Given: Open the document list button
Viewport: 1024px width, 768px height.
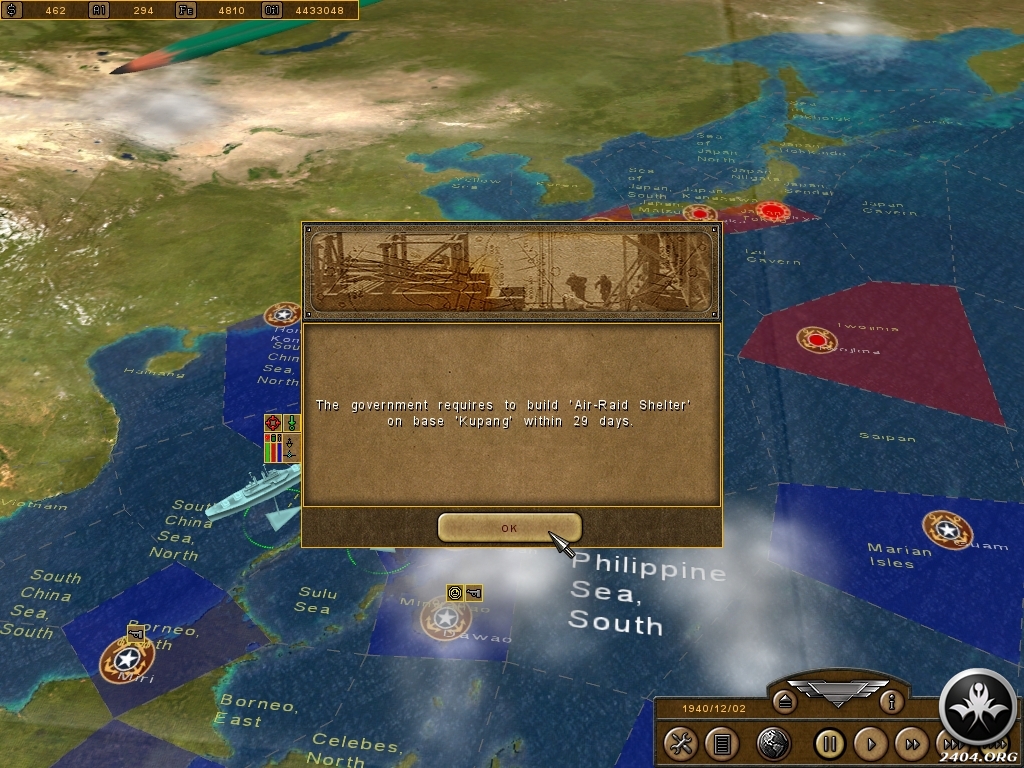Looking at the screenshot, I should pos(721,743).
